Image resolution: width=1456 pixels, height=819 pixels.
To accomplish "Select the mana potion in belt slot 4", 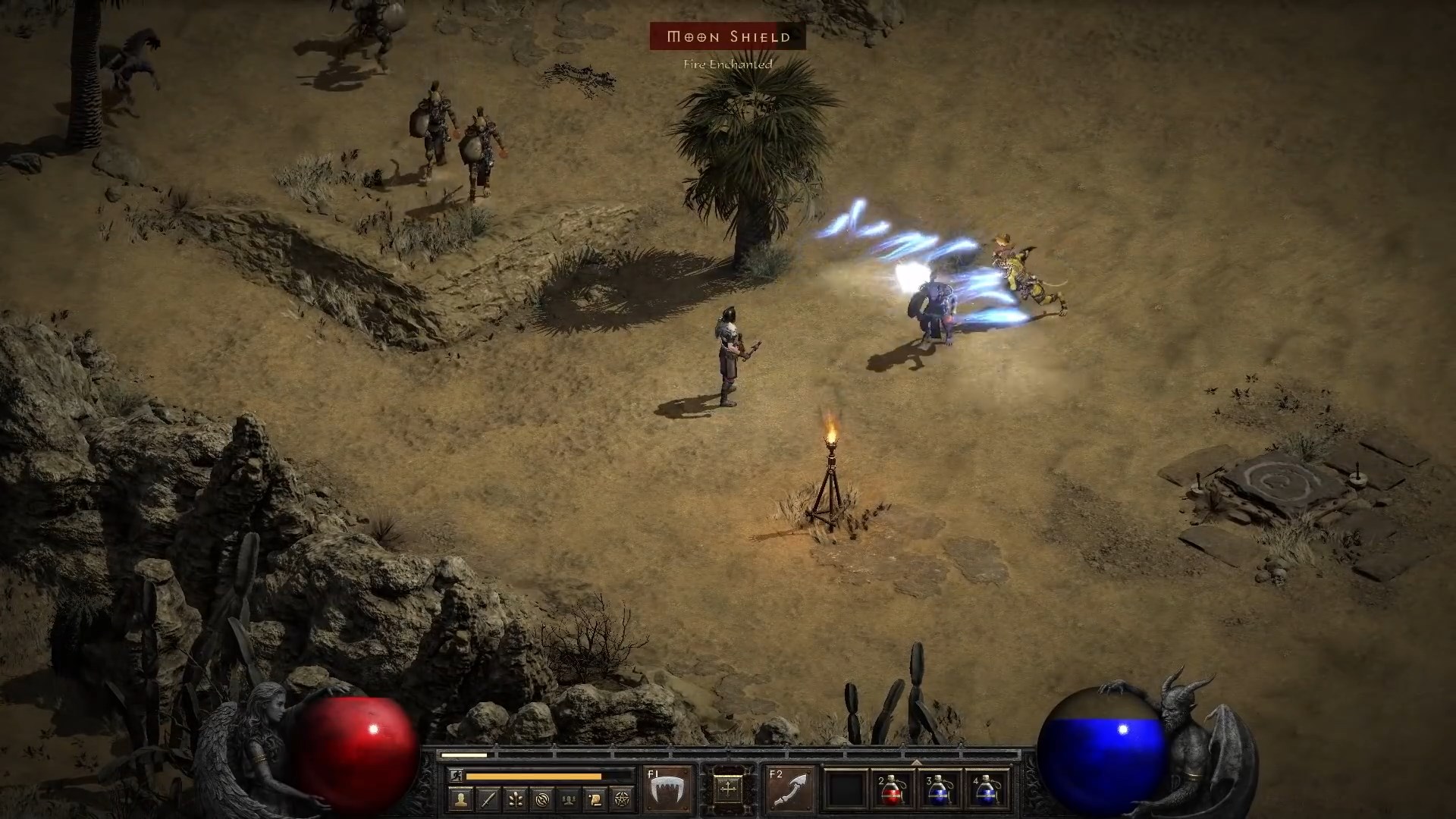I will (986, 790).
